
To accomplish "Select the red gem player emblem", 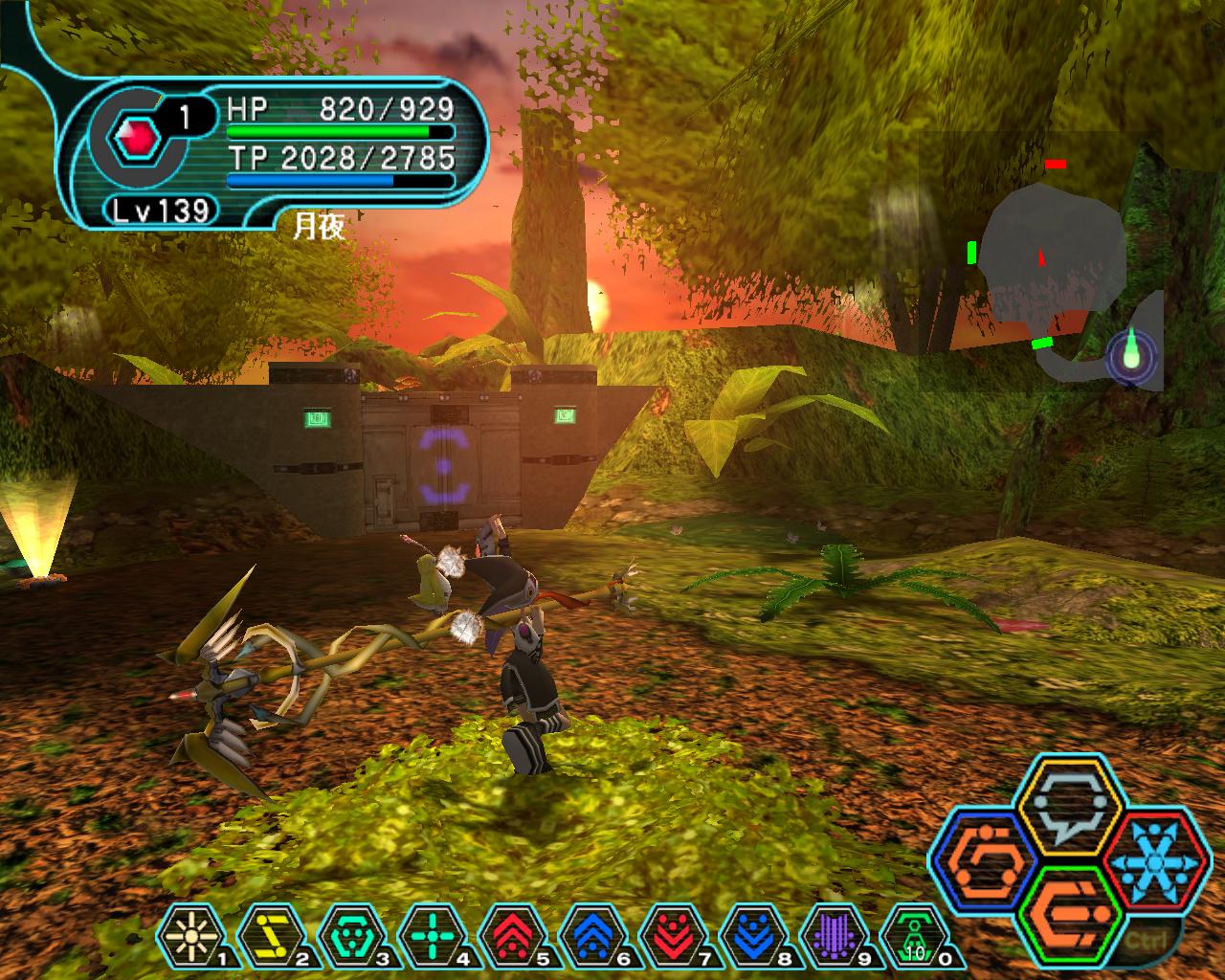I will 135,141.
